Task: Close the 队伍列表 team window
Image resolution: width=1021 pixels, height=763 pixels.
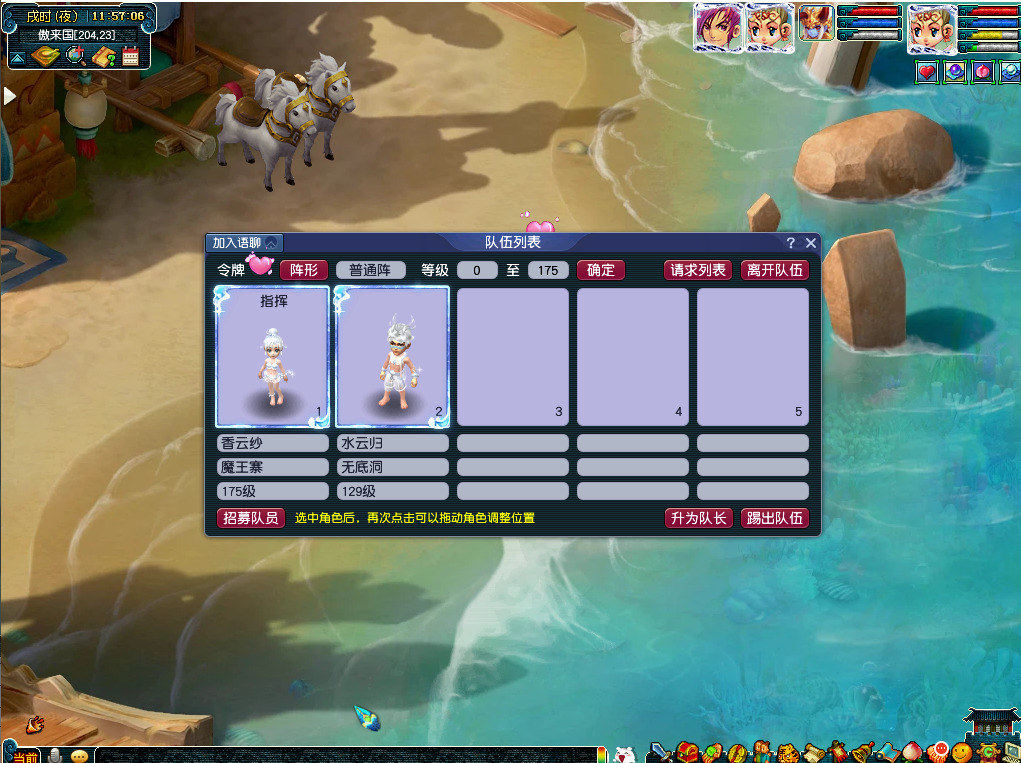Action: click(811, 243)
